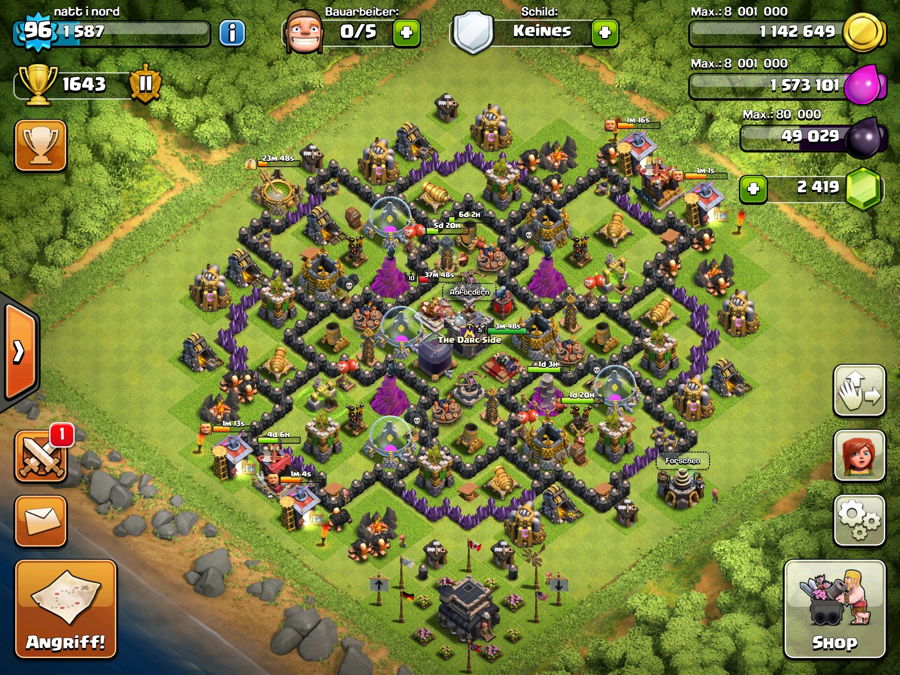
Task: Open the trophy leaderboard button
Action: tap(41, 145)
